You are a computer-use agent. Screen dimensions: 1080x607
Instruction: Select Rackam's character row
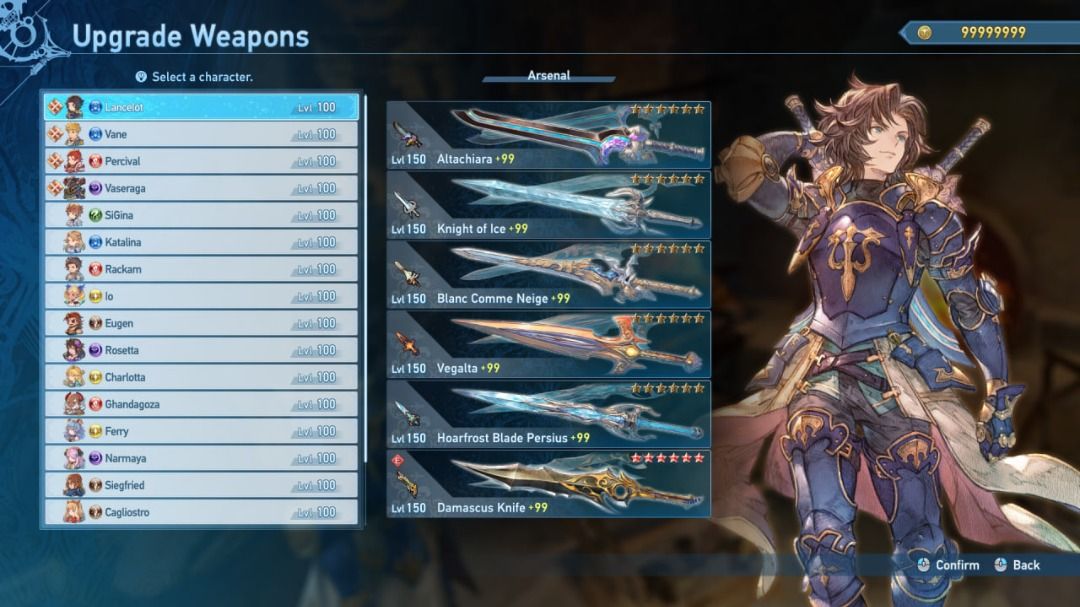[200, 269]
